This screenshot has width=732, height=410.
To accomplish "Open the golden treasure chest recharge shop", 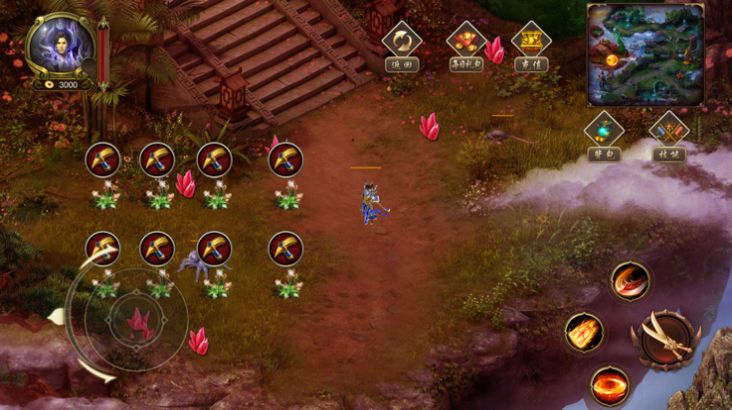I will point(530,41).
